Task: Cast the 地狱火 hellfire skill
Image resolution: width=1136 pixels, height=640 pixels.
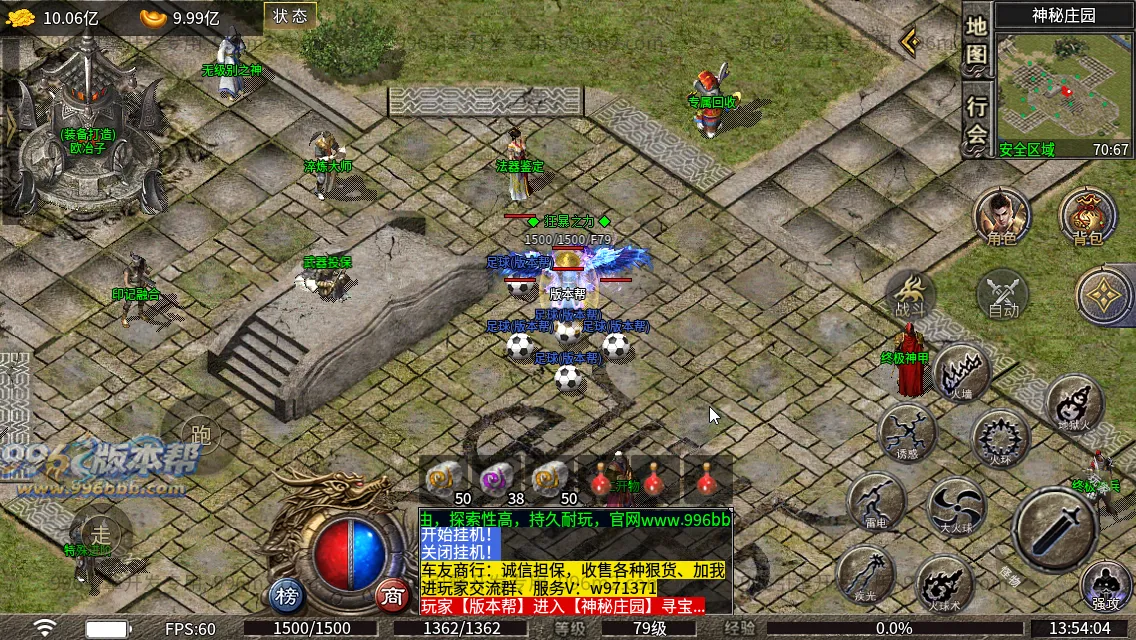Action: pyautogui.click(x=1074, y=403)
